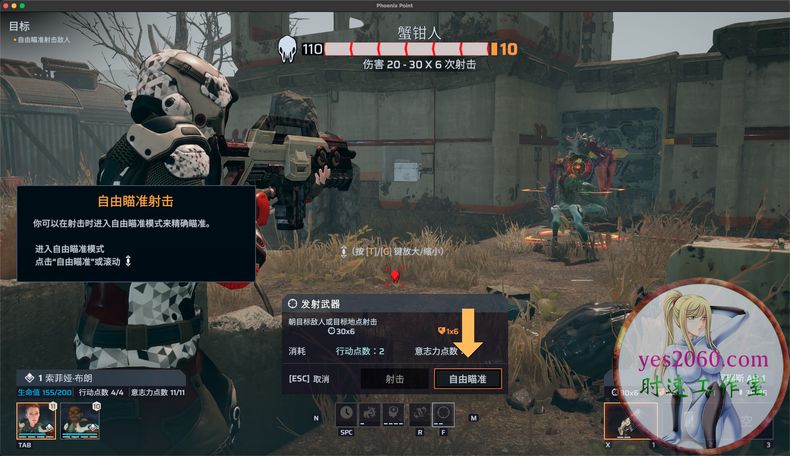Activate the overwatch clock ability icon
Screen dimensions: 790x456
click(x=346, y=412)
